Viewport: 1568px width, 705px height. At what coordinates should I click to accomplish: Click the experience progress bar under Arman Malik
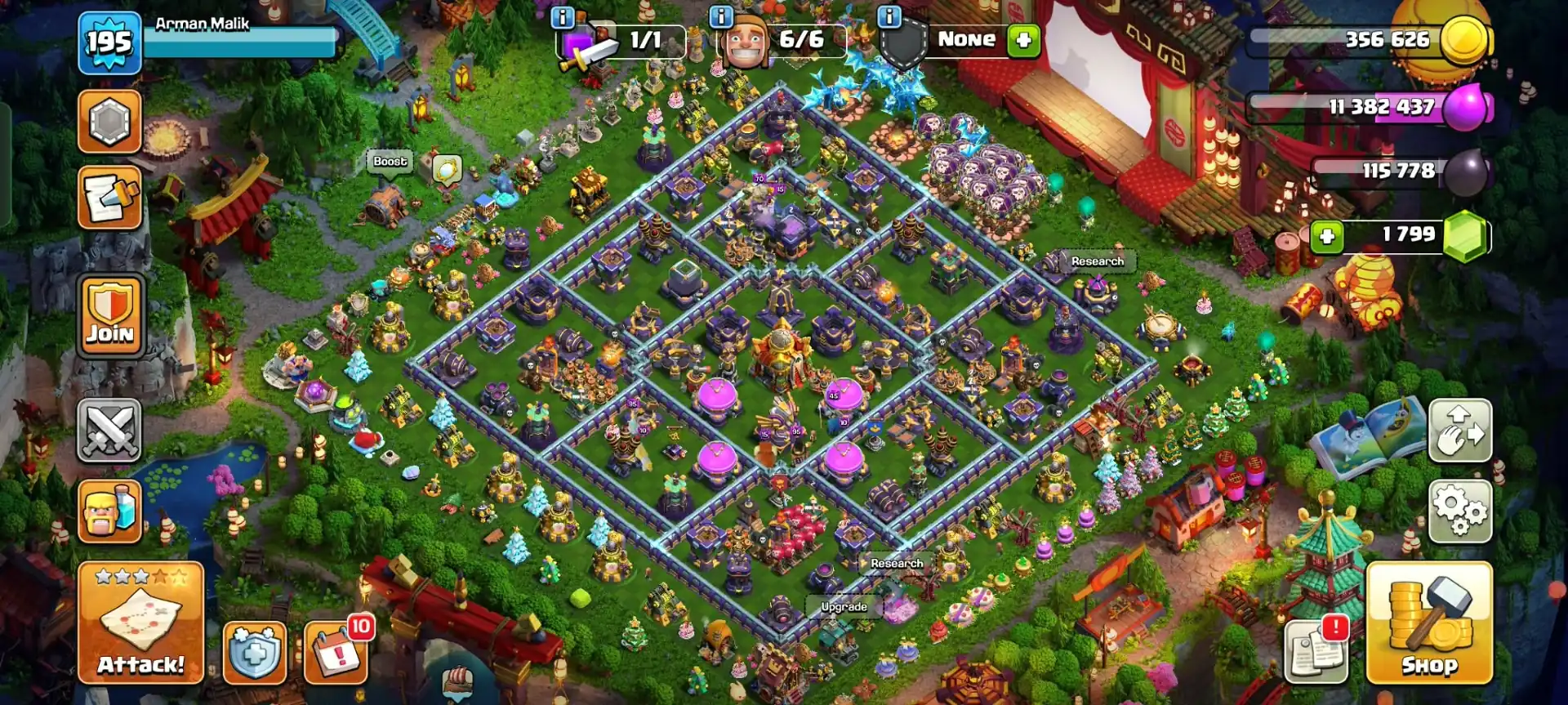pyautogui.click(x=241, y=42)
